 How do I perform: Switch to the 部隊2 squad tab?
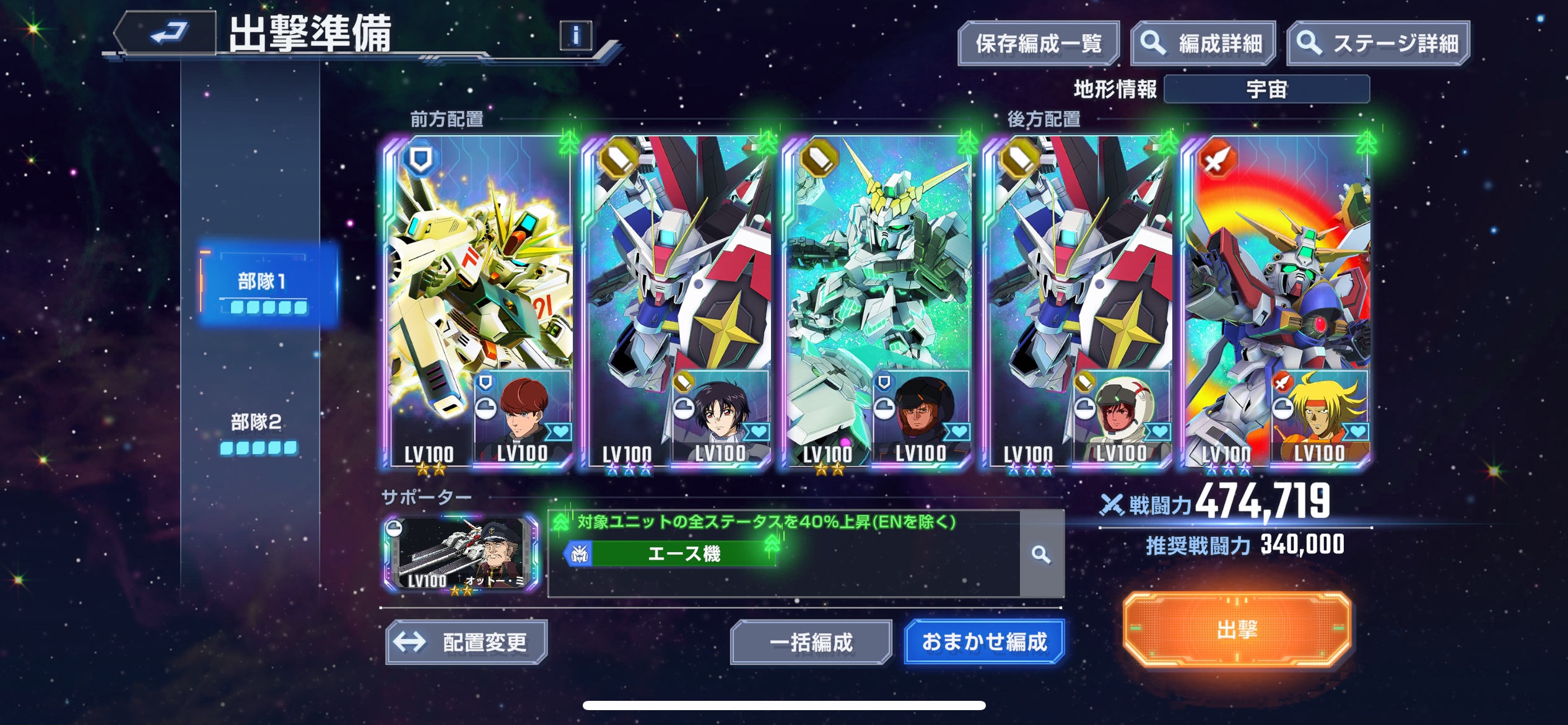258,431
